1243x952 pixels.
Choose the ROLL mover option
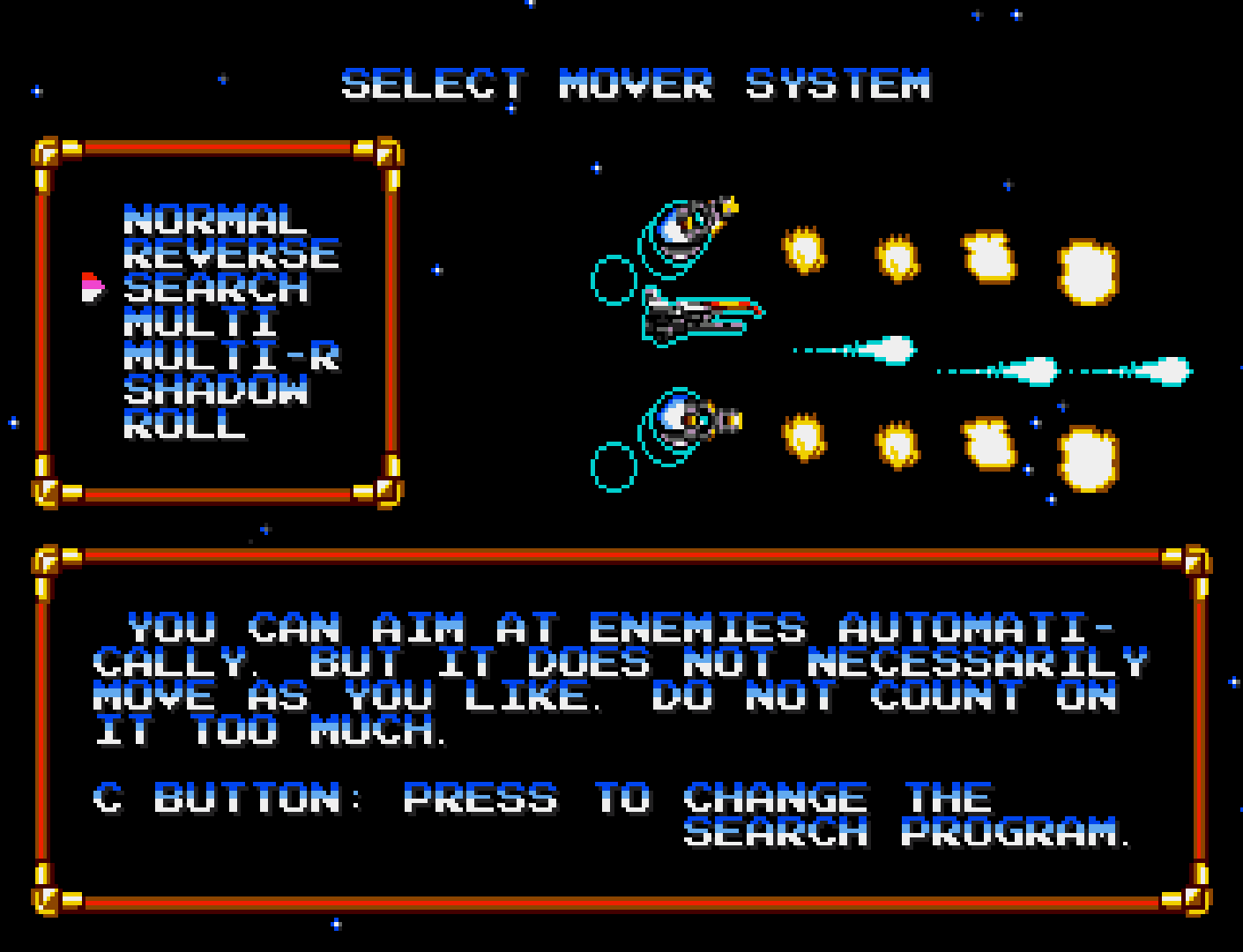(x=184, y=425)
